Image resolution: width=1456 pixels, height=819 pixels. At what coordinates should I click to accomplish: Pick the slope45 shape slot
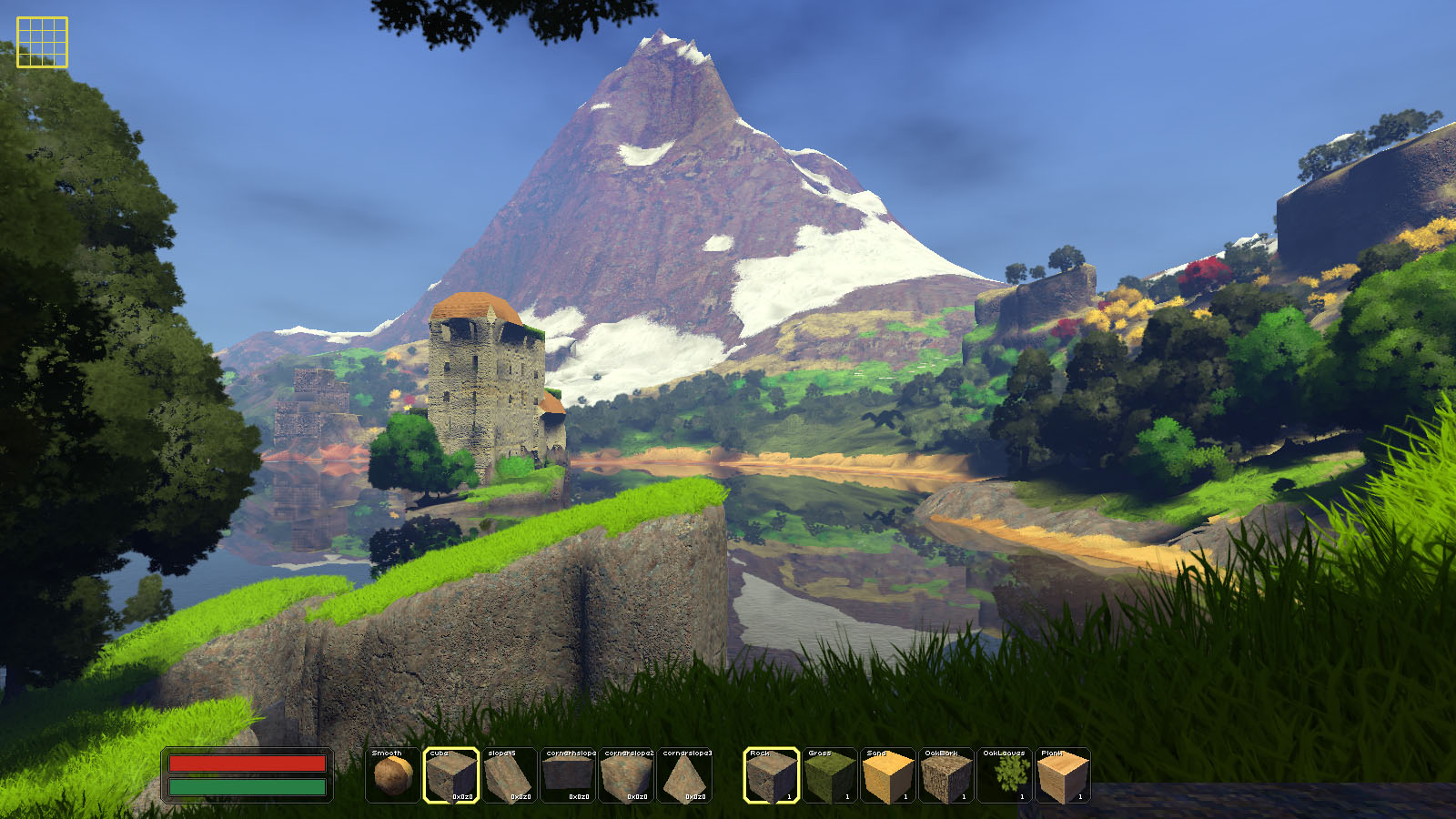click(x=510, y=775)
